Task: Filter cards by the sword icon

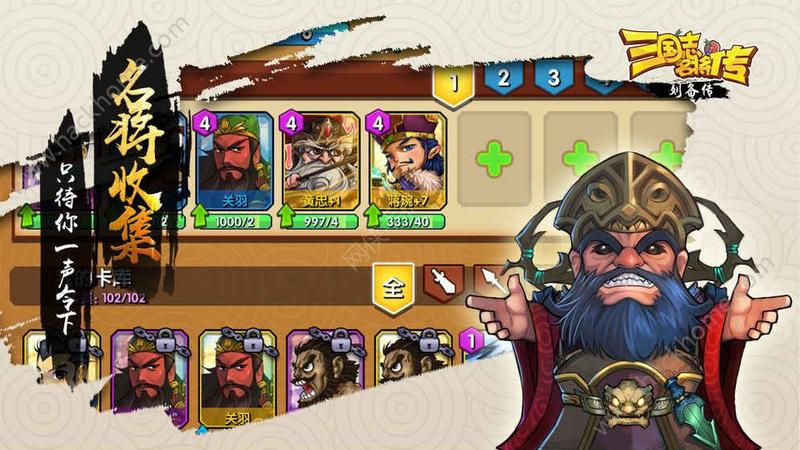Action: [445, 286]
